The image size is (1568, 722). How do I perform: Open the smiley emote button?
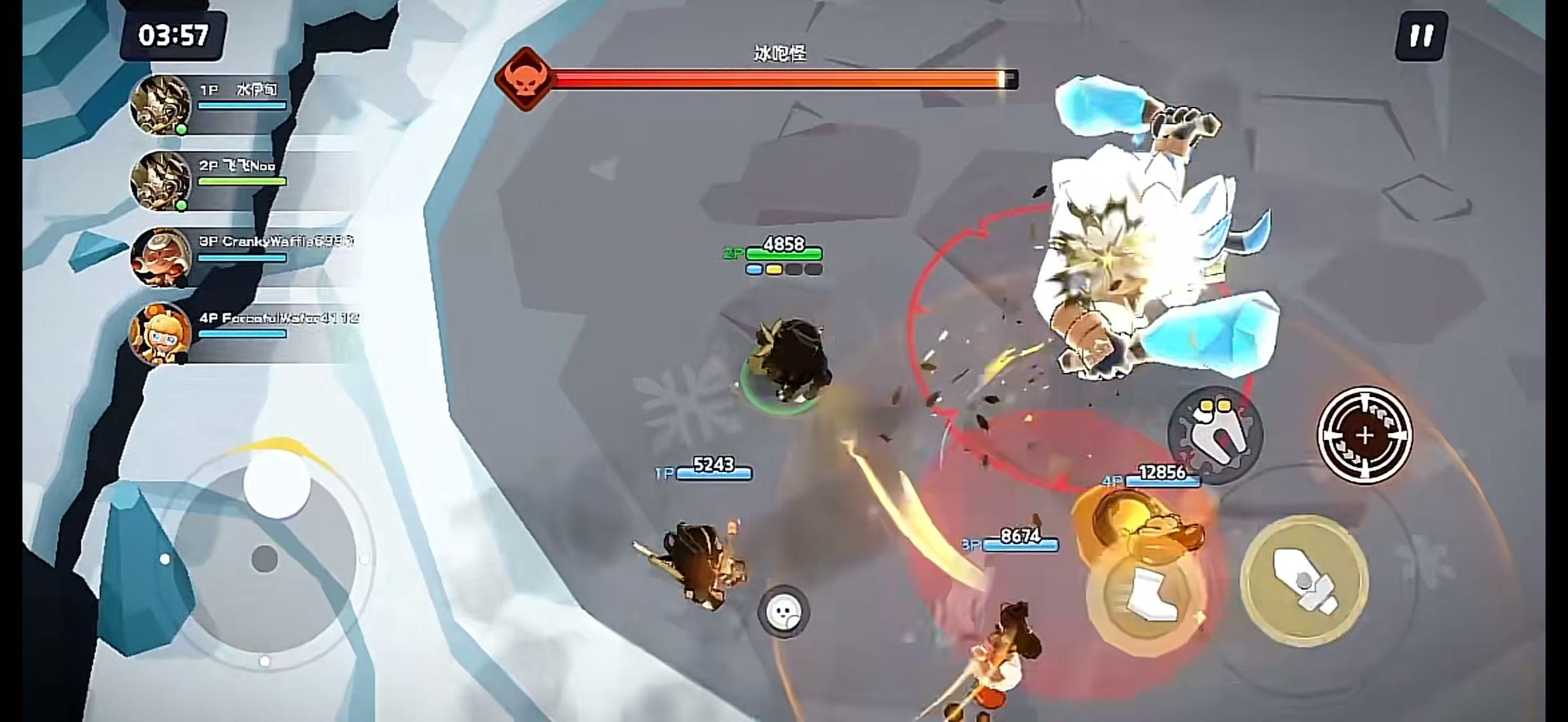(x=783, y=611)
